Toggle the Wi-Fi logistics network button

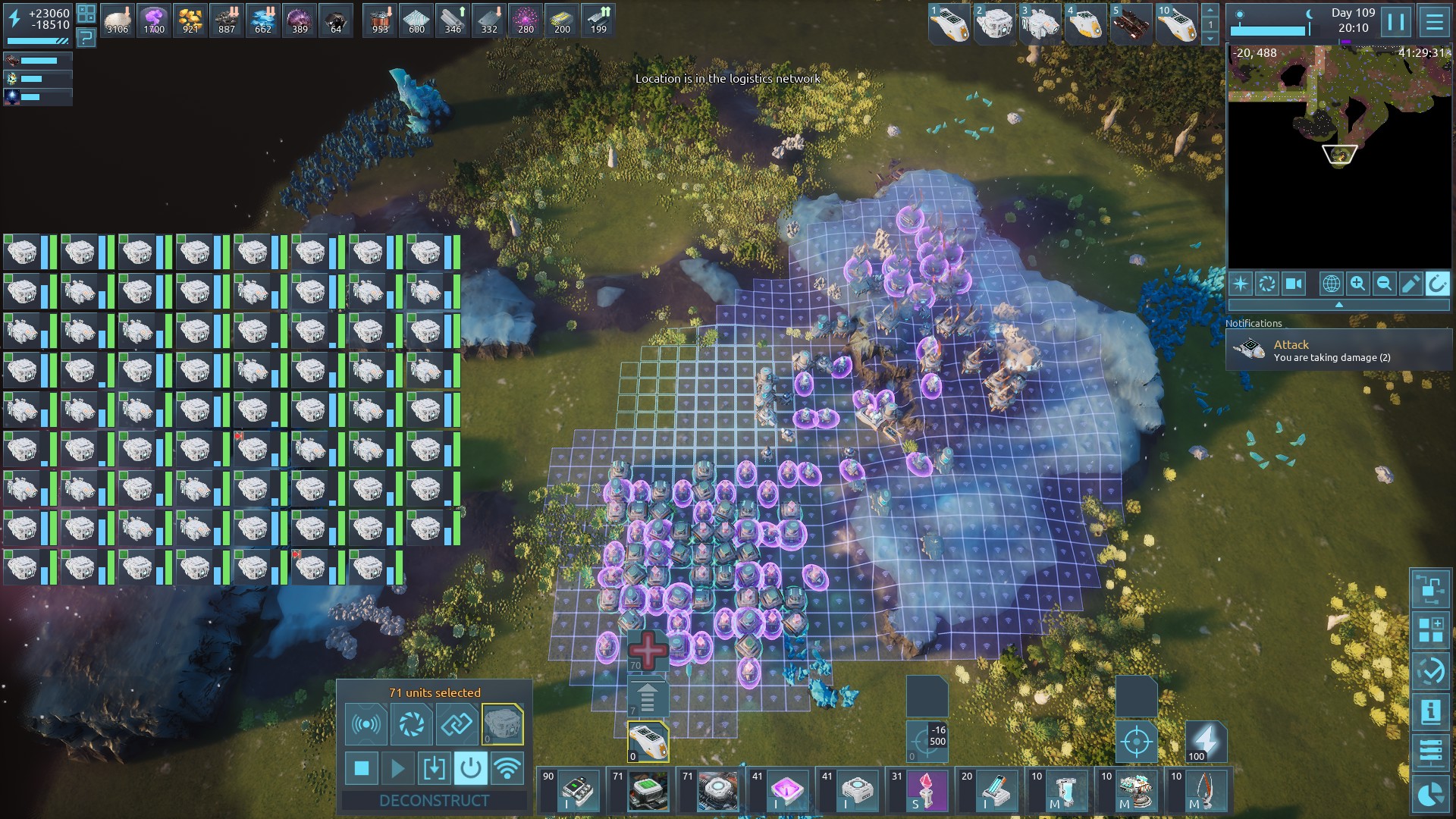(x=507, y=769)
